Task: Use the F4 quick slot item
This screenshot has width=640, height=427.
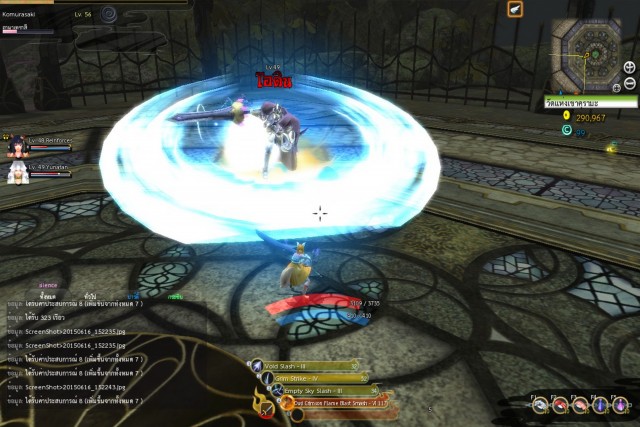Action: coord(600,405)
